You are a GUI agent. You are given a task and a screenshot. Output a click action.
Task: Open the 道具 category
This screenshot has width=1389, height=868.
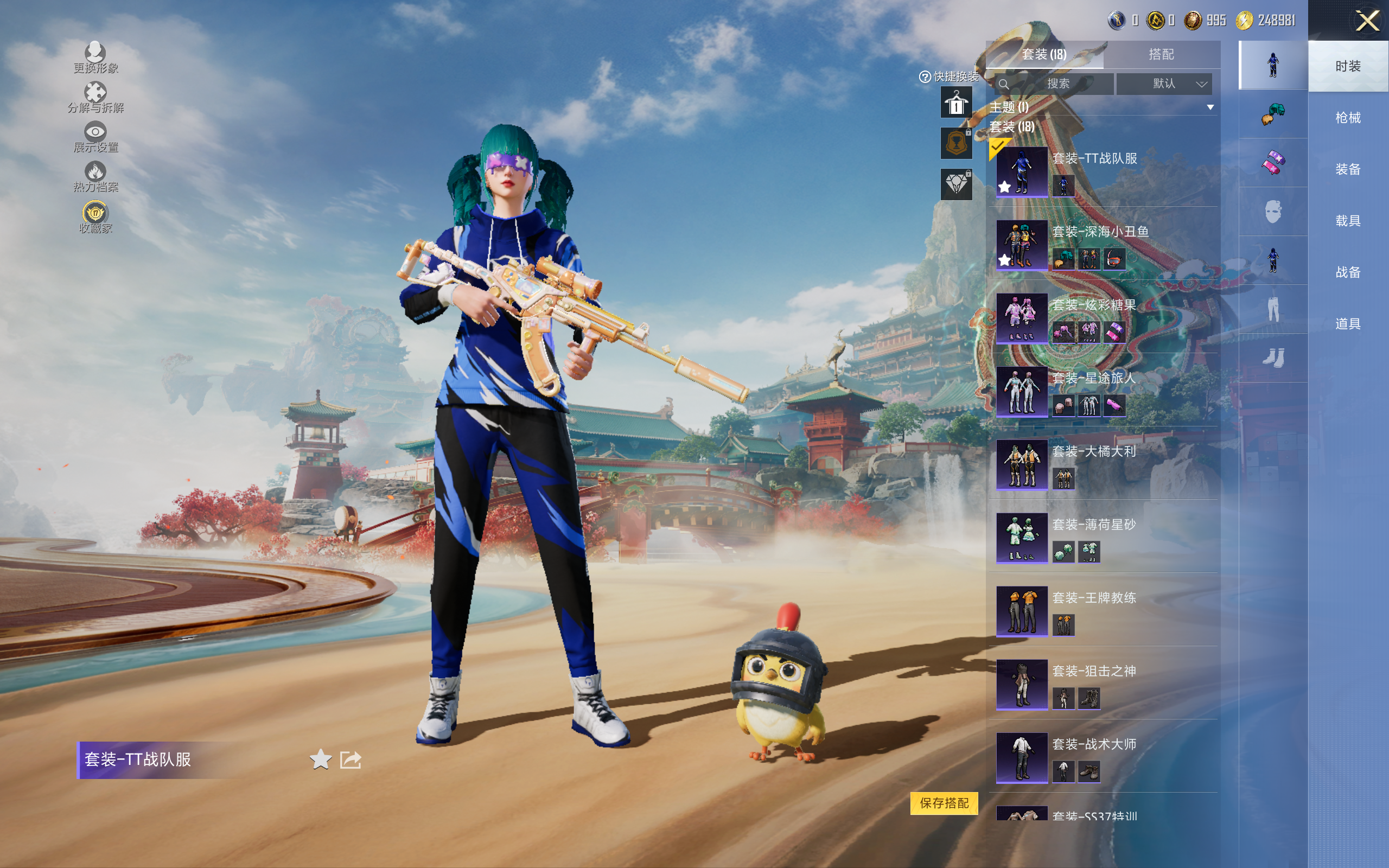pyautogui.click(x=1348, y=324)
